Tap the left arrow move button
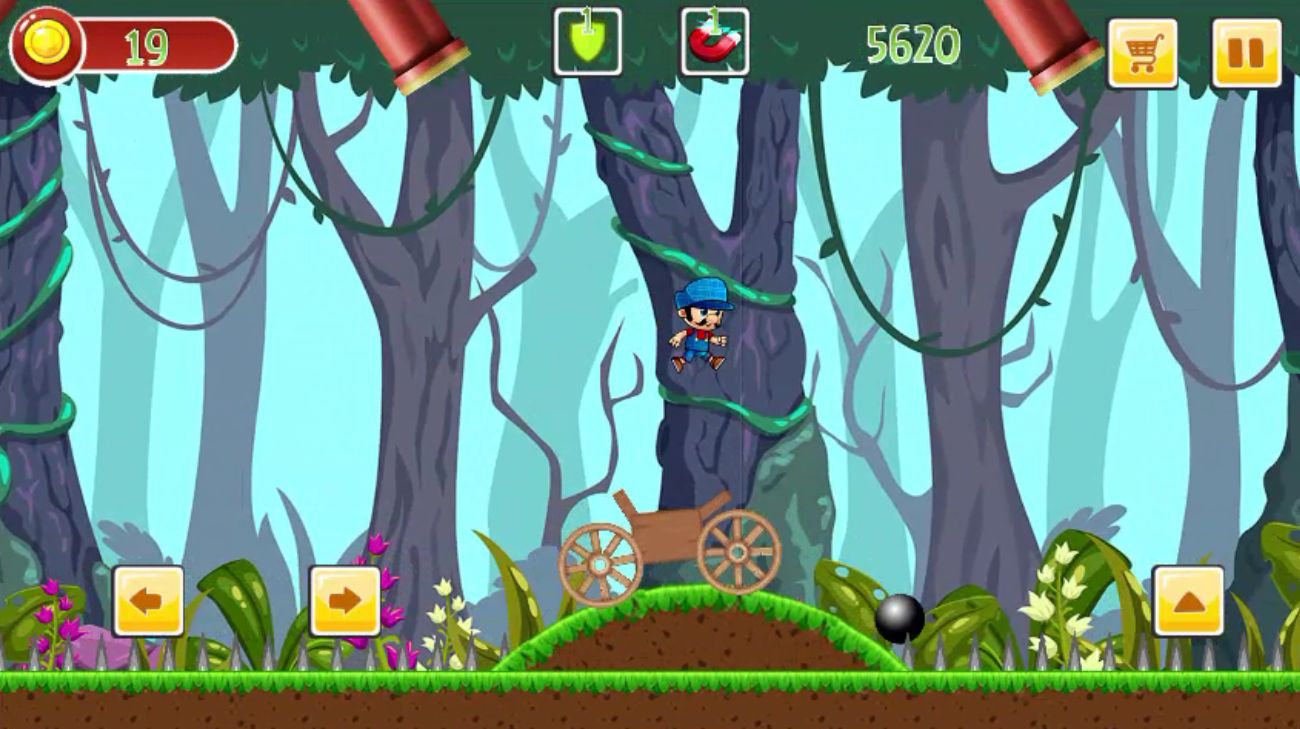Screen dimensions: 1300x729 pos(148,601)
